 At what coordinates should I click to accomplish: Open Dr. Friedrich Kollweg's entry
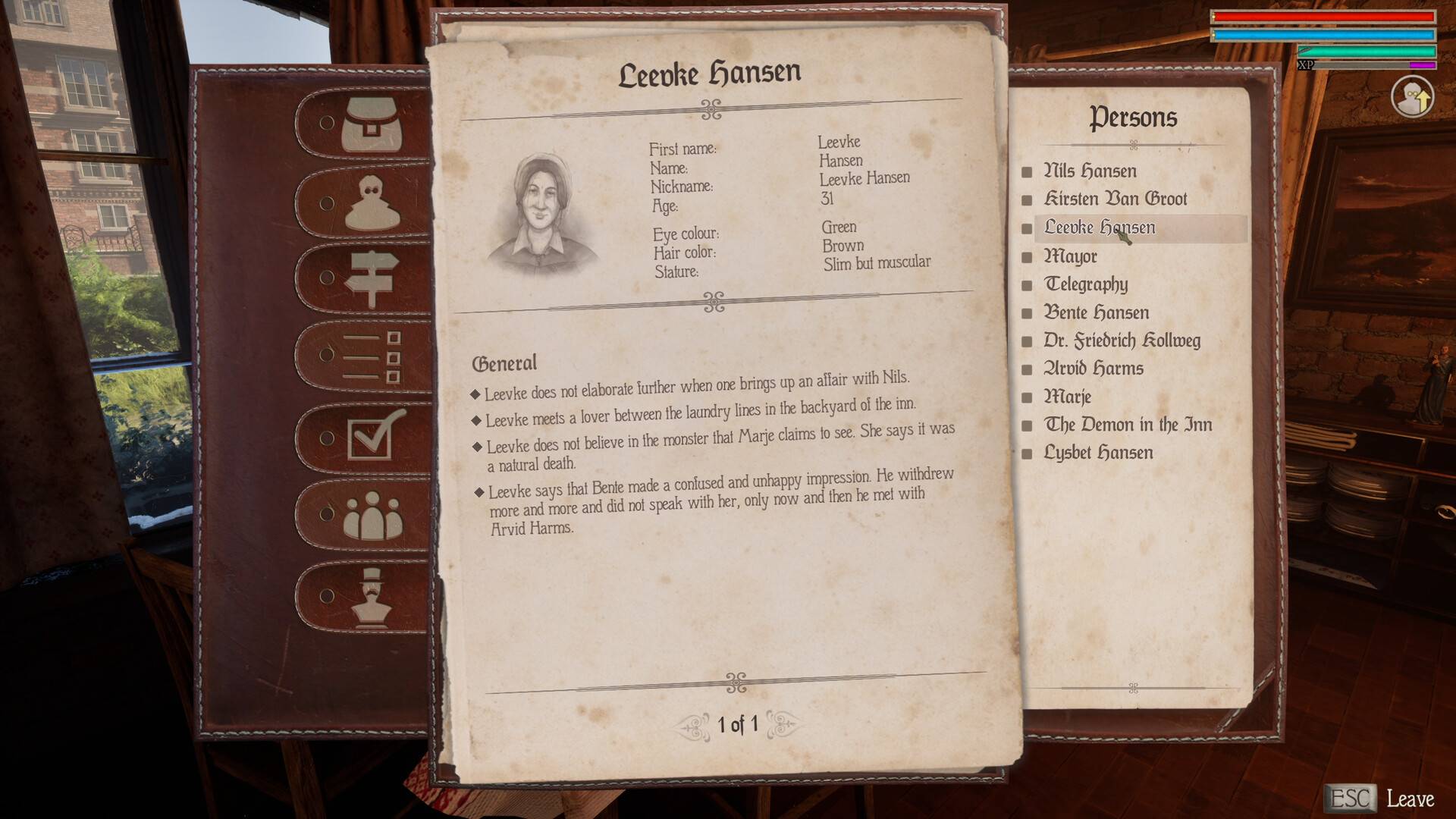click(x=1122, y=340)
